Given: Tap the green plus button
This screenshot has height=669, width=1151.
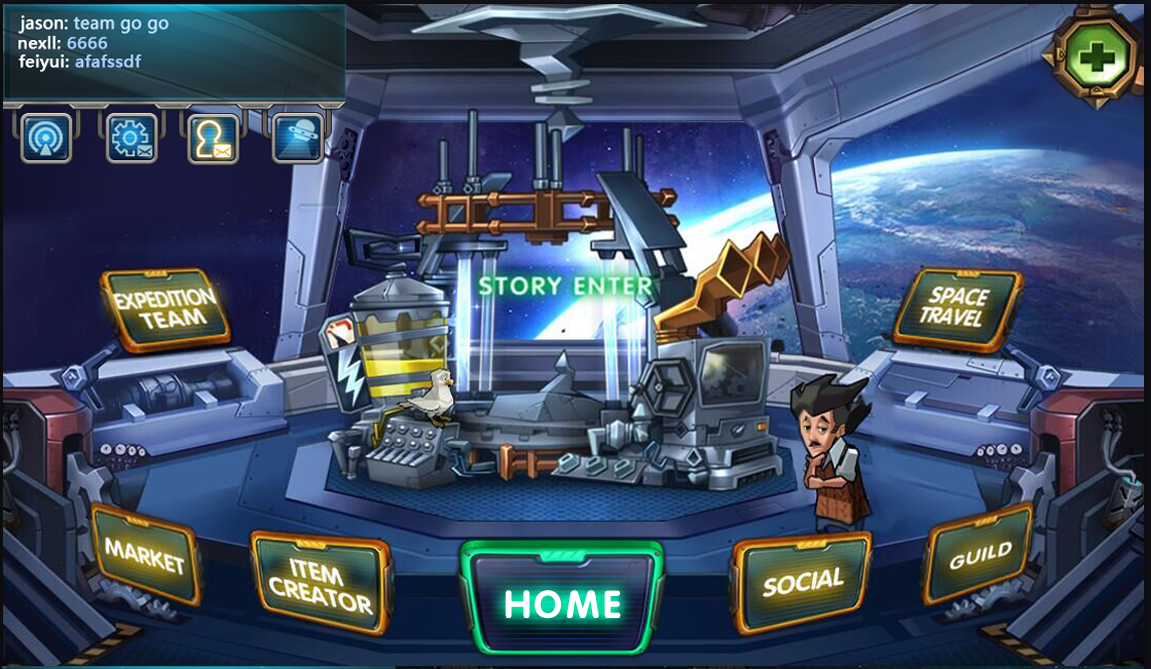Looking at the screenshot, I should click(1097, 57).
